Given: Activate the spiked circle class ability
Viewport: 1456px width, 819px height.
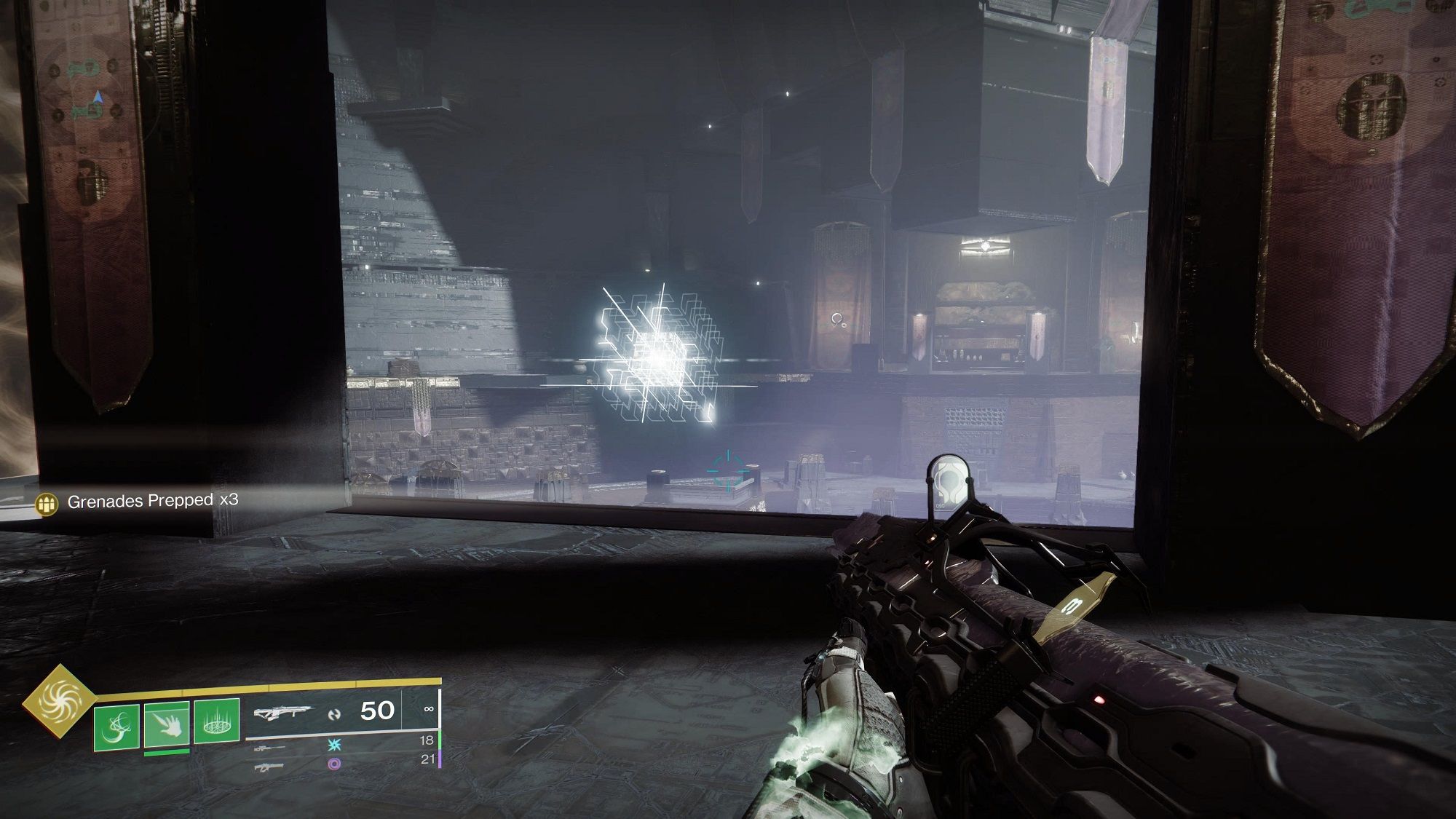Looking at the screenshot, I should 217,721.
